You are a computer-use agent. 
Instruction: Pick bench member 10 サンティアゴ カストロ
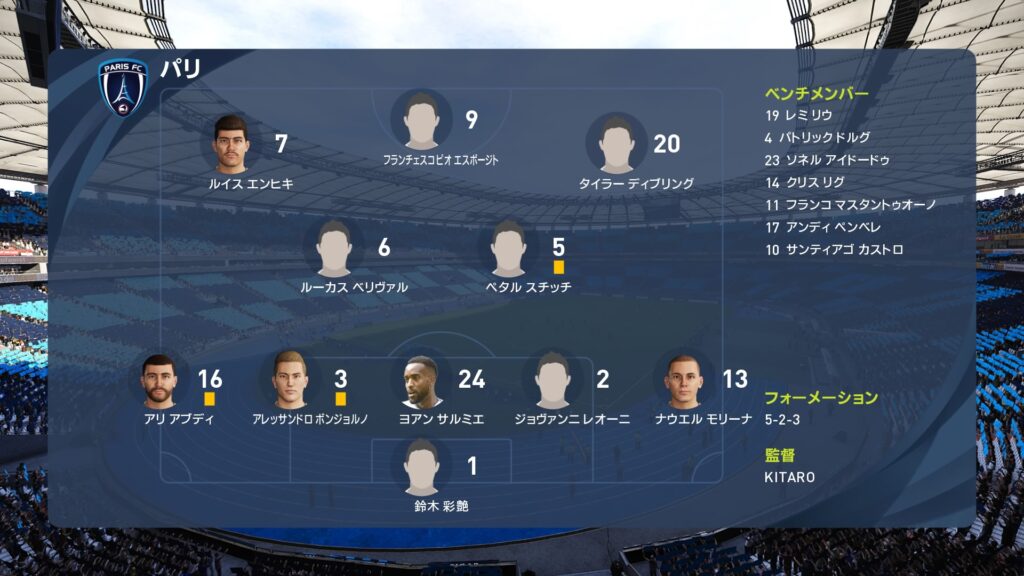pos(833,249)
